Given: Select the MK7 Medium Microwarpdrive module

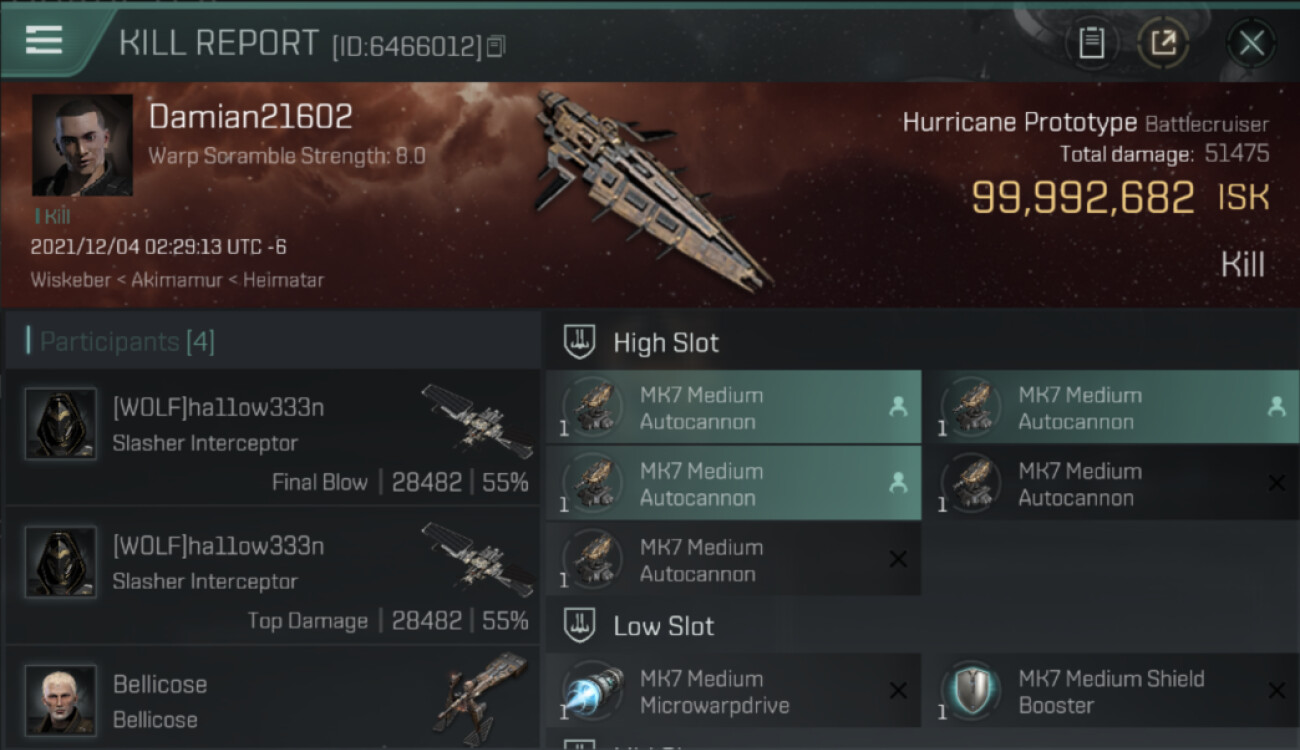Looking at the screenshot, I should [733, 691].
